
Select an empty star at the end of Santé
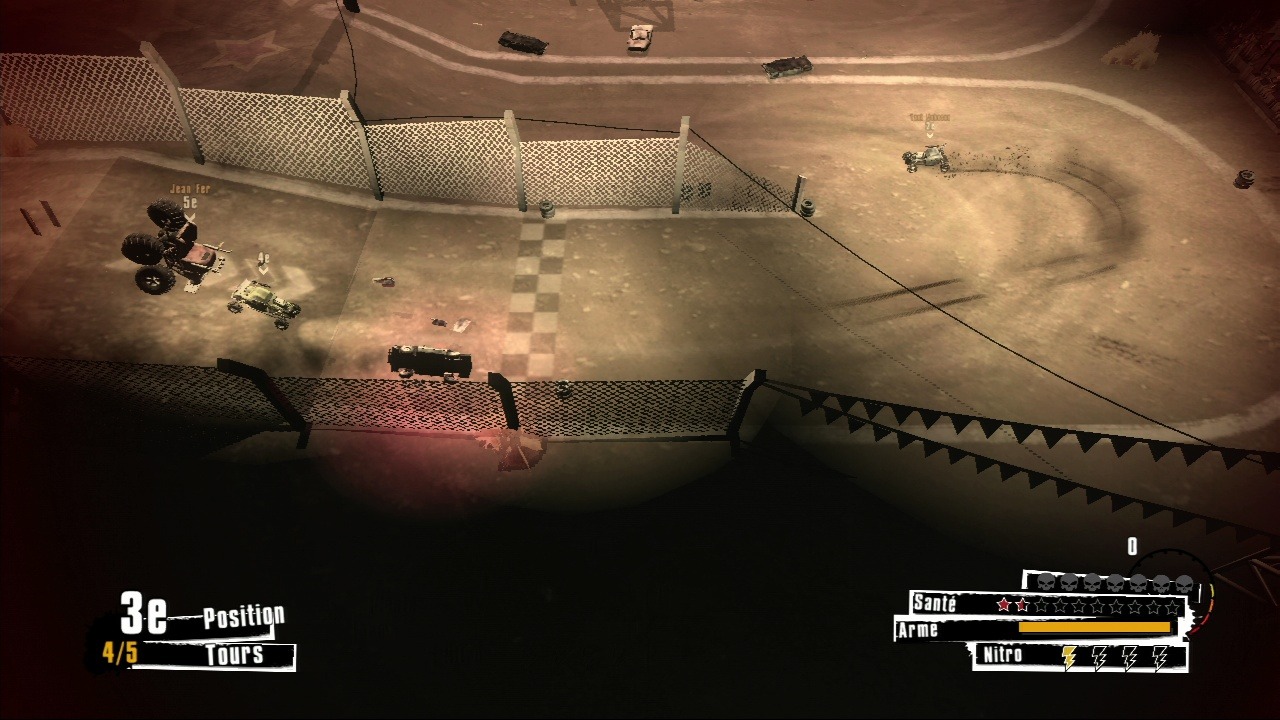click(1171, 604)
